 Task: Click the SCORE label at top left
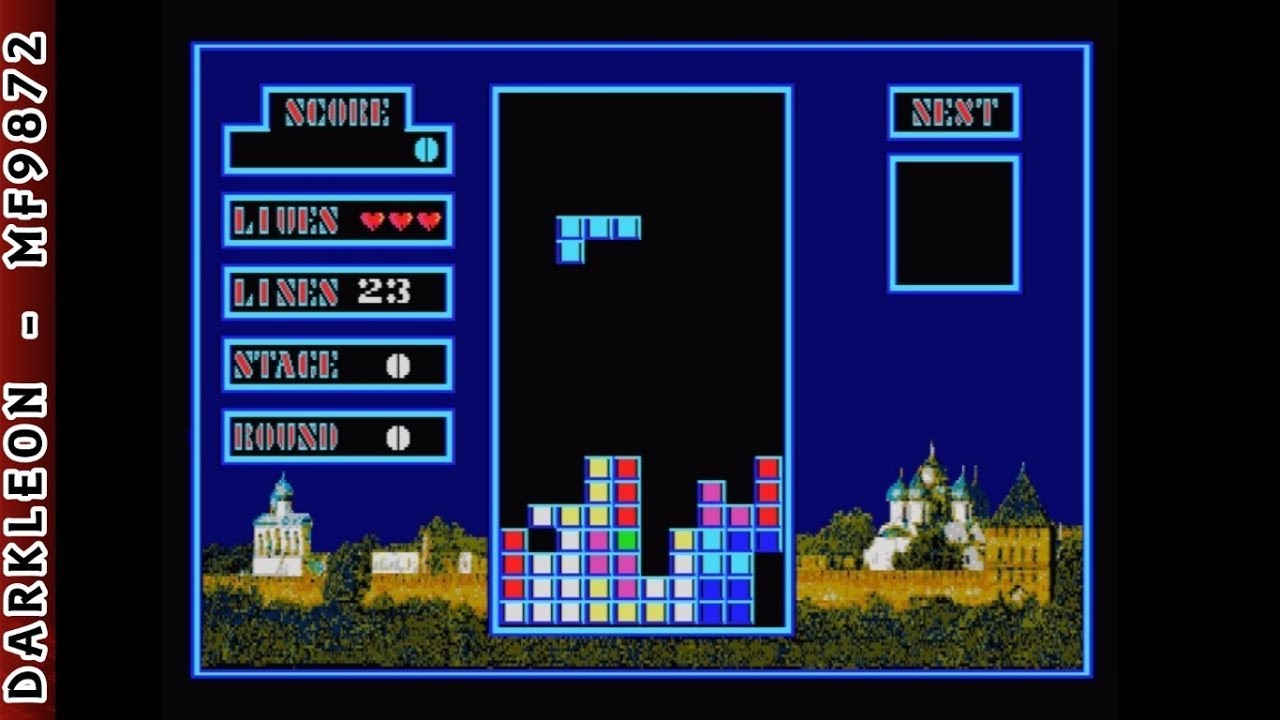pos(335,113)
